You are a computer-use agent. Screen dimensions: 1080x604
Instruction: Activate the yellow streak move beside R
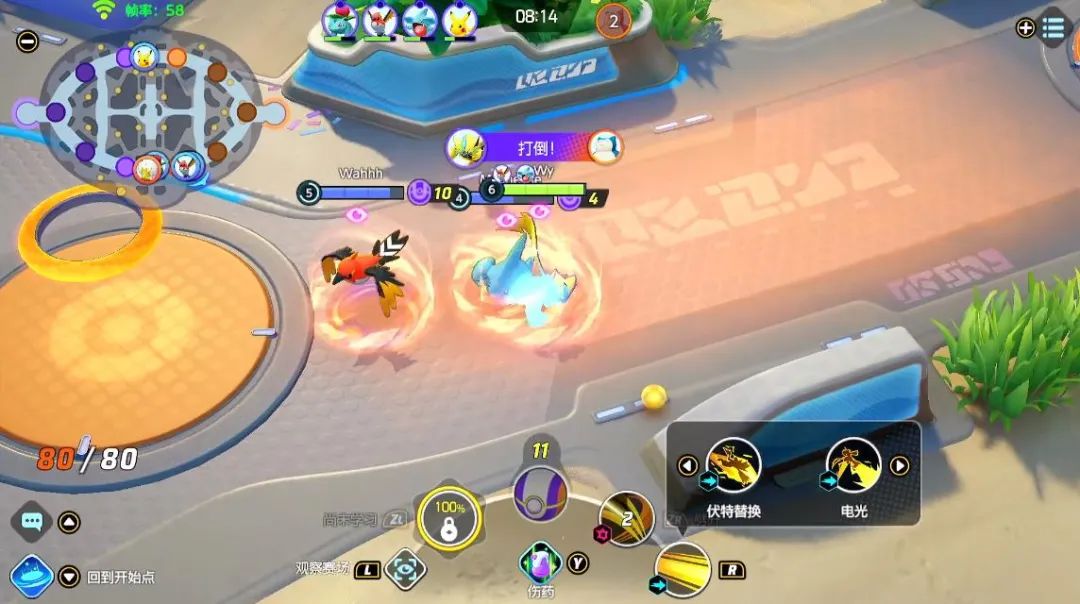click(682, 569)
